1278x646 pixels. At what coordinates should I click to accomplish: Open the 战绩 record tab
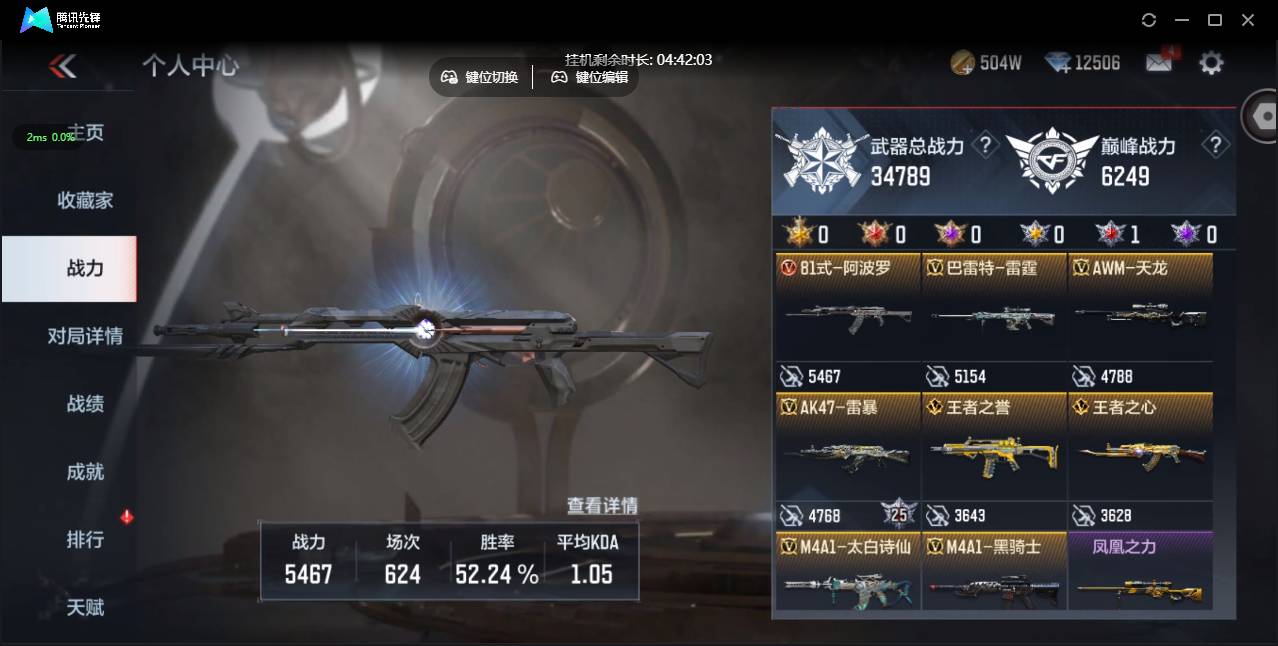[x=85, y=404]
